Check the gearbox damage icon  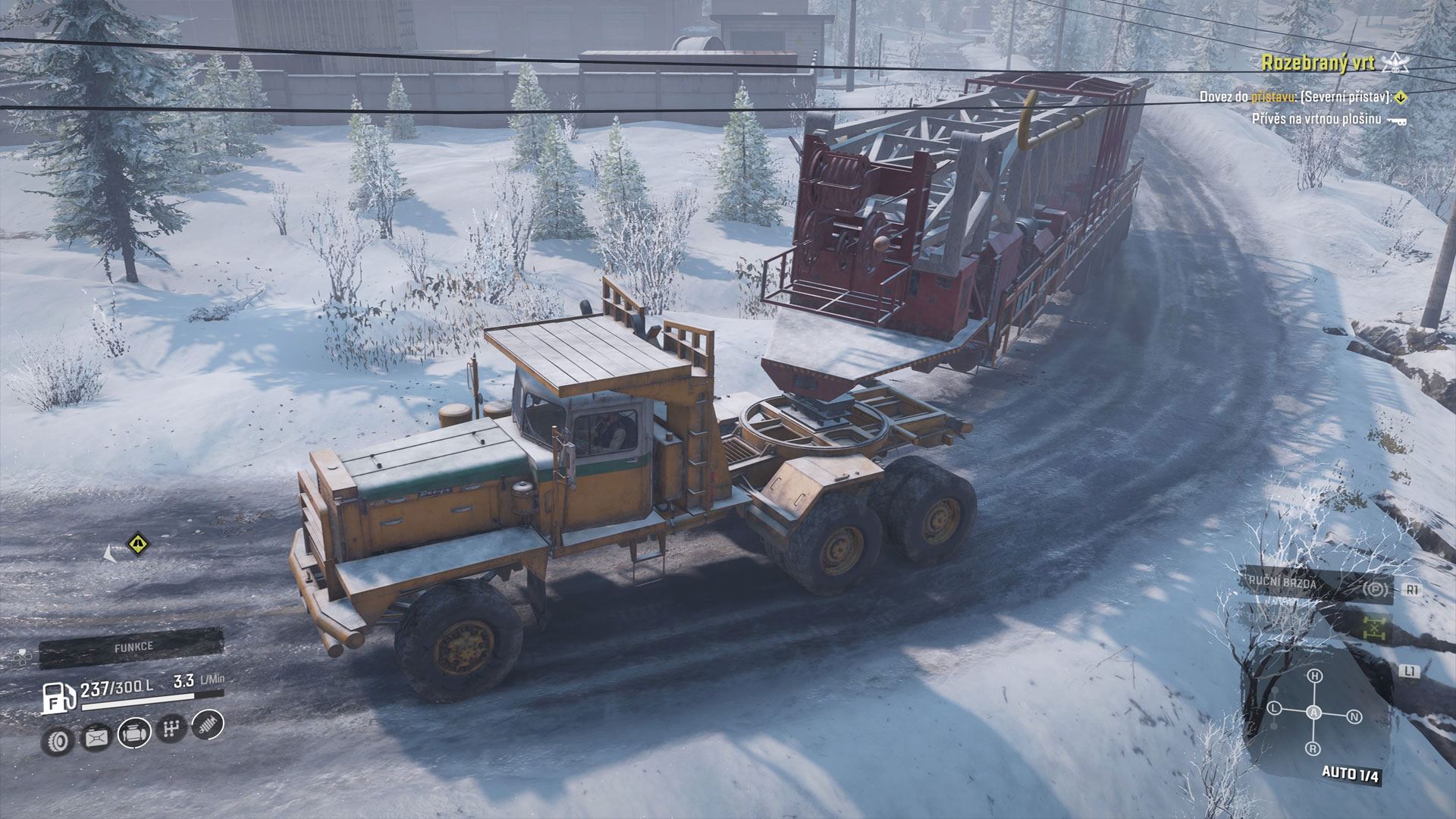(x=170, y=730)
